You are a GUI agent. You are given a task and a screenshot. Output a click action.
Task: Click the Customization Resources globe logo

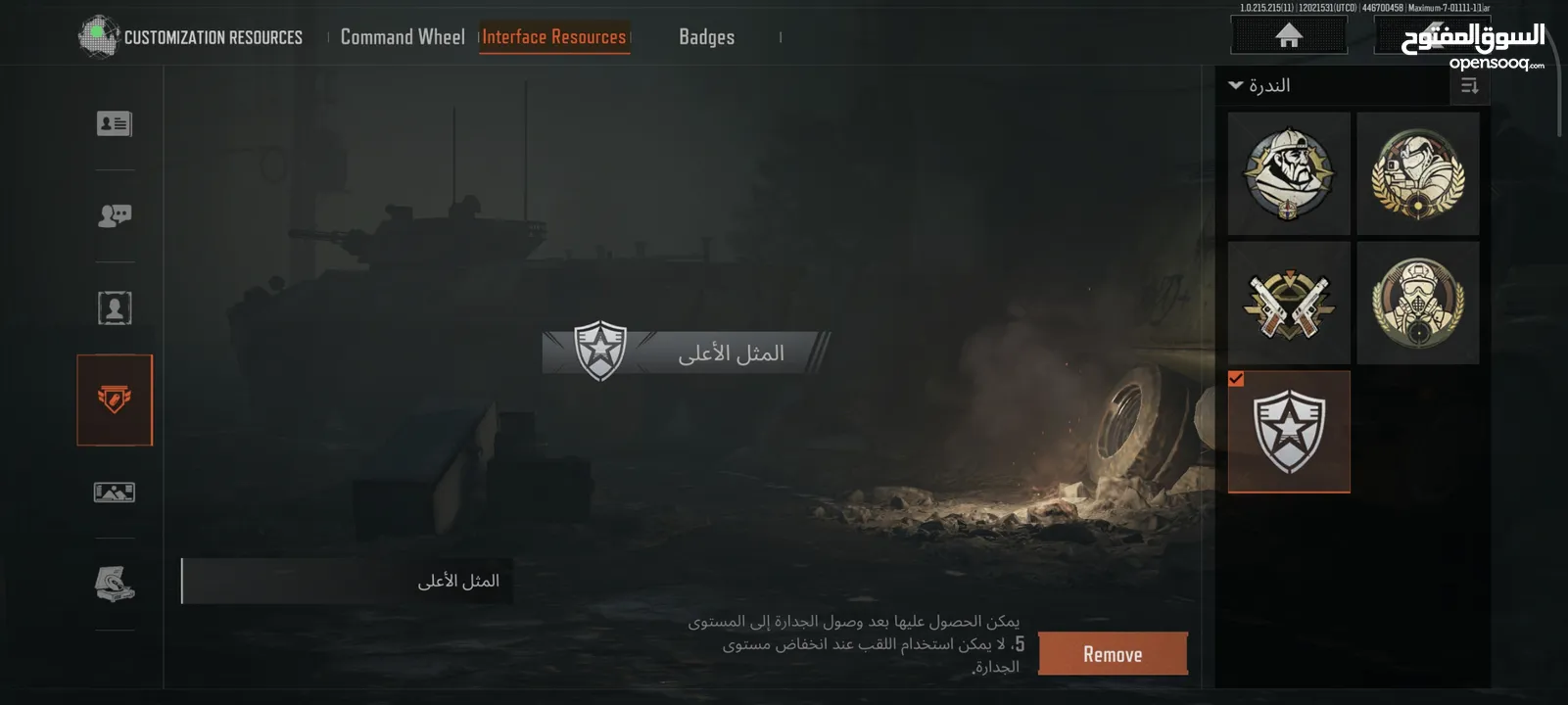click(x=95, y=35)
